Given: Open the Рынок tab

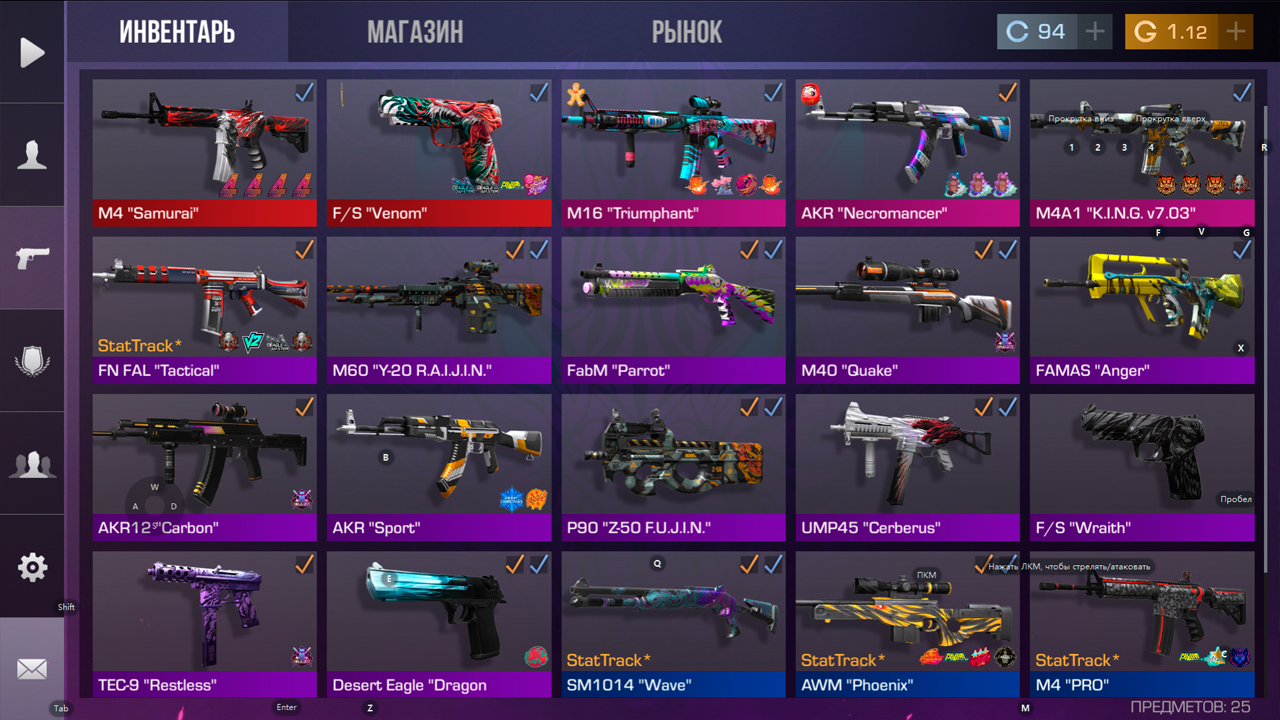Looking at the screenshot, I should (687, 32).
